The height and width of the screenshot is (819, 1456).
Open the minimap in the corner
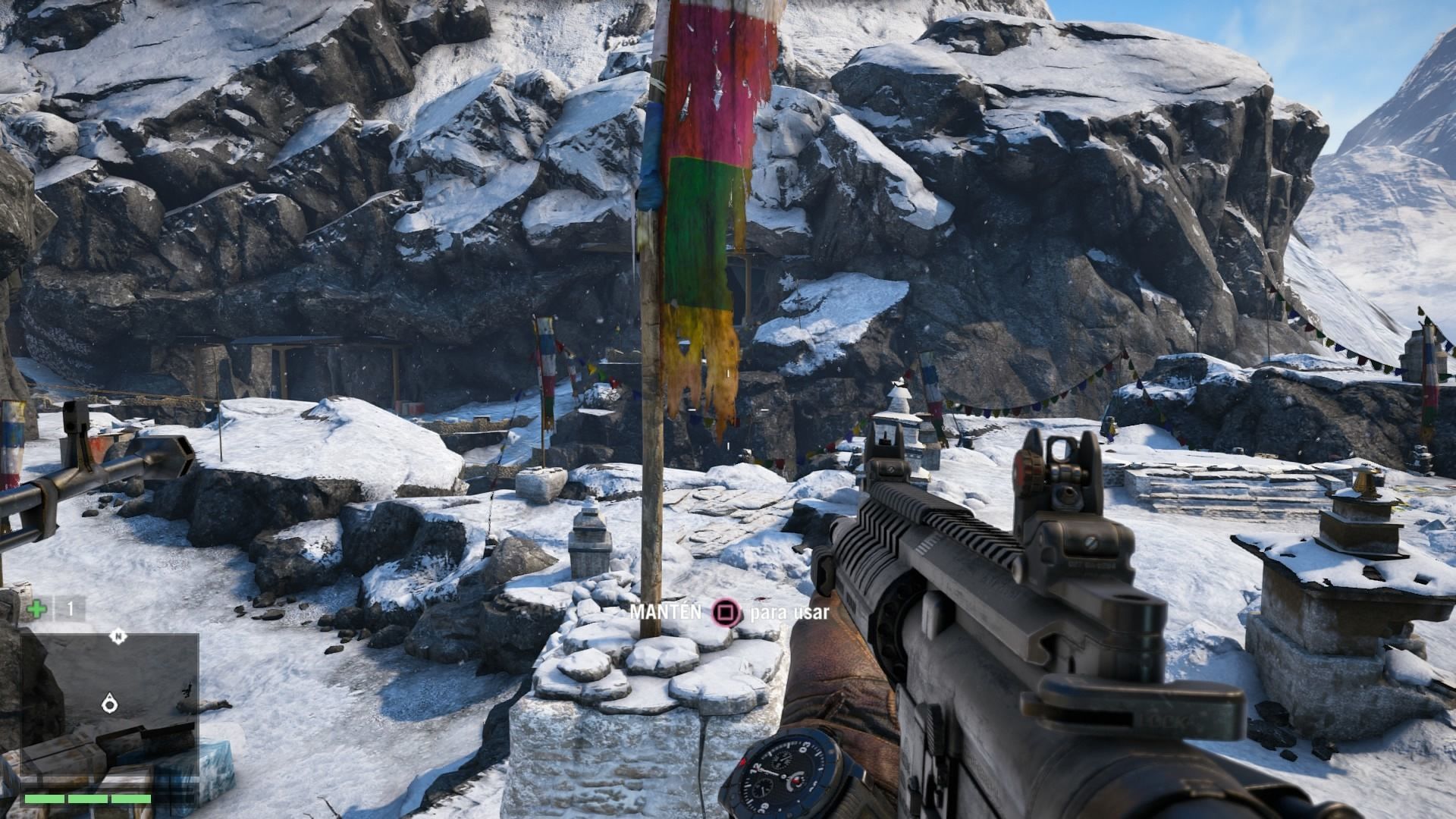[110, 705]
